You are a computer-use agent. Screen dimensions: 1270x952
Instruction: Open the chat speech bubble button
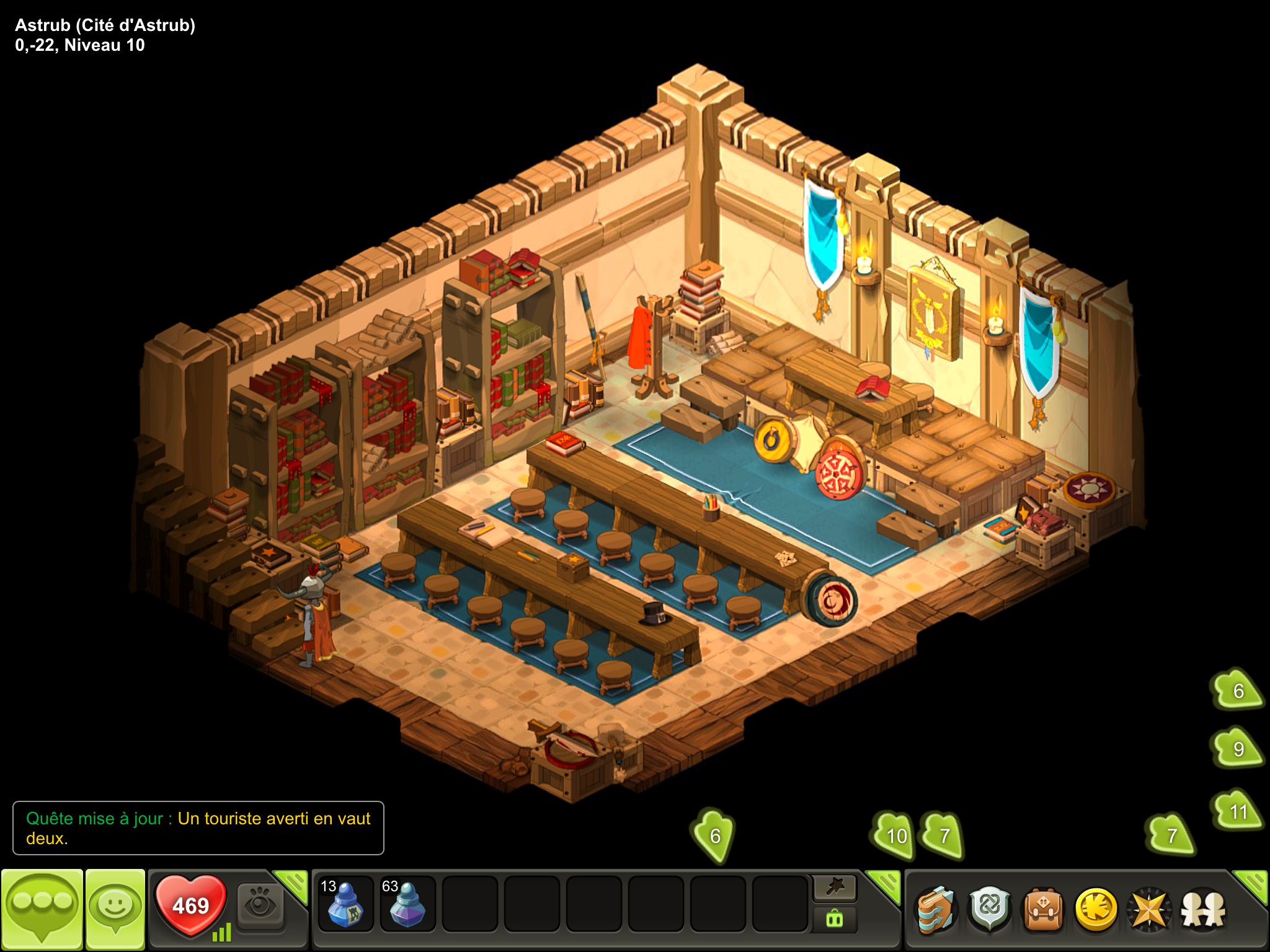pos(42,908)
